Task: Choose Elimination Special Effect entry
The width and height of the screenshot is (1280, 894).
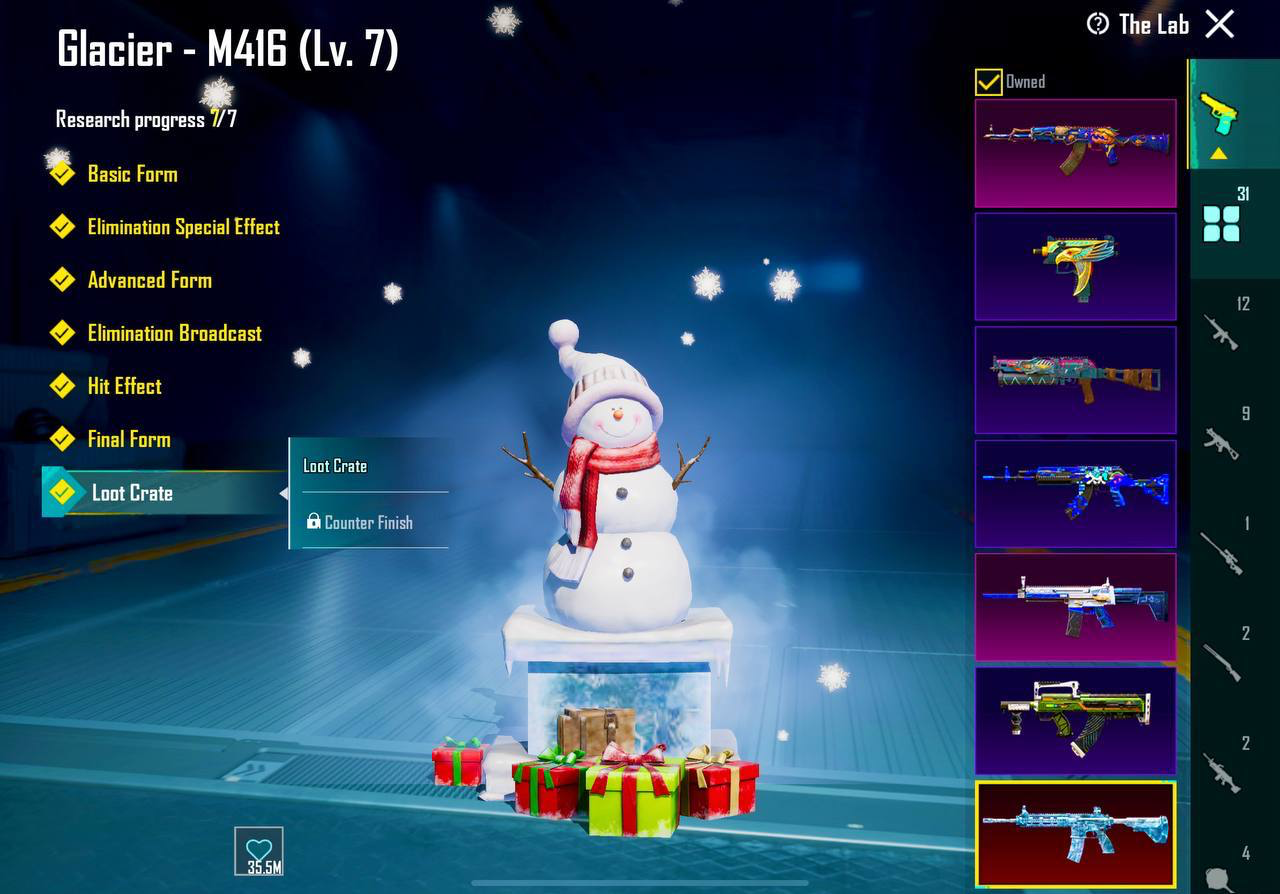Action: point(183,227)
